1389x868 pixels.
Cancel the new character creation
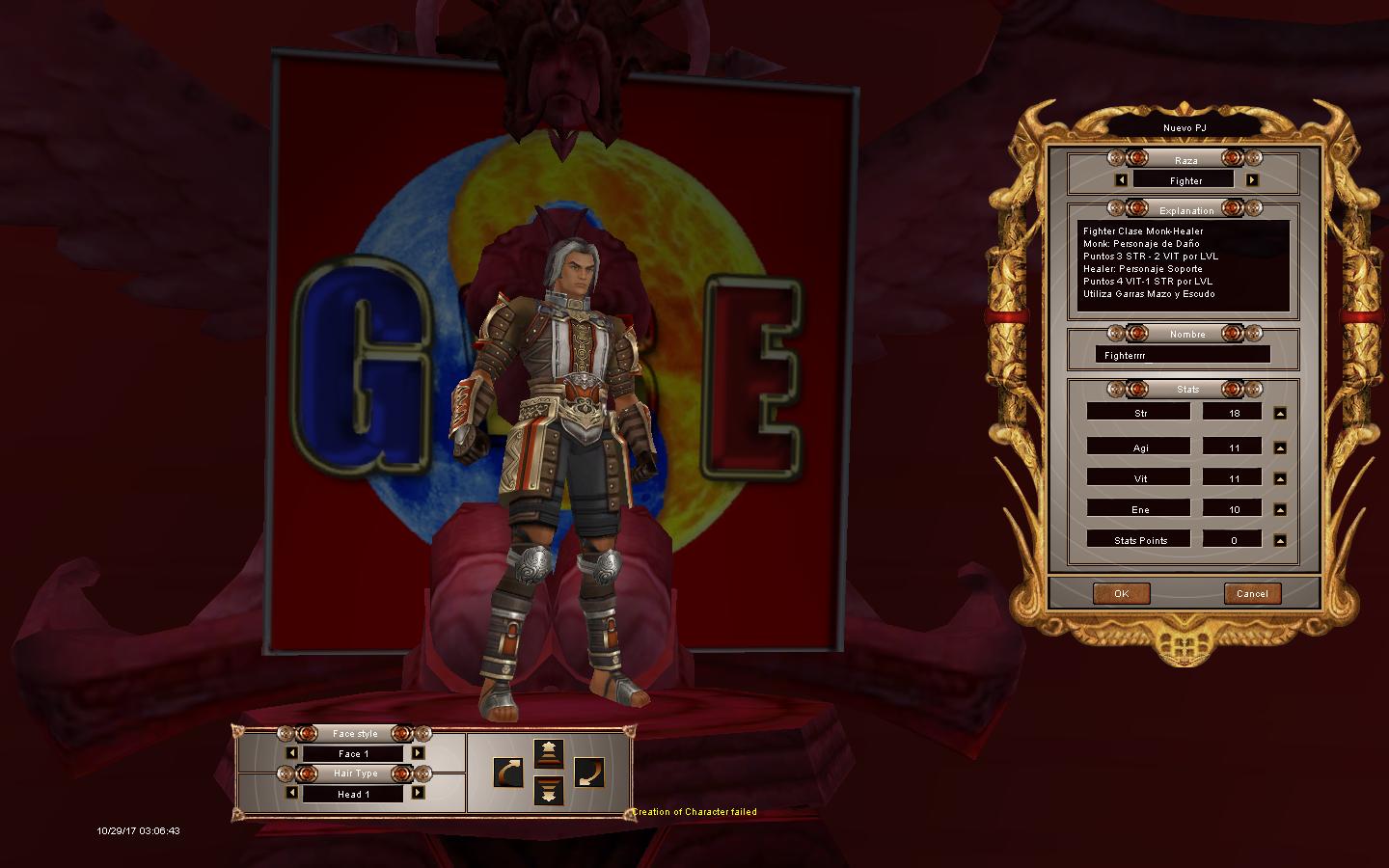pos(1252,593)
